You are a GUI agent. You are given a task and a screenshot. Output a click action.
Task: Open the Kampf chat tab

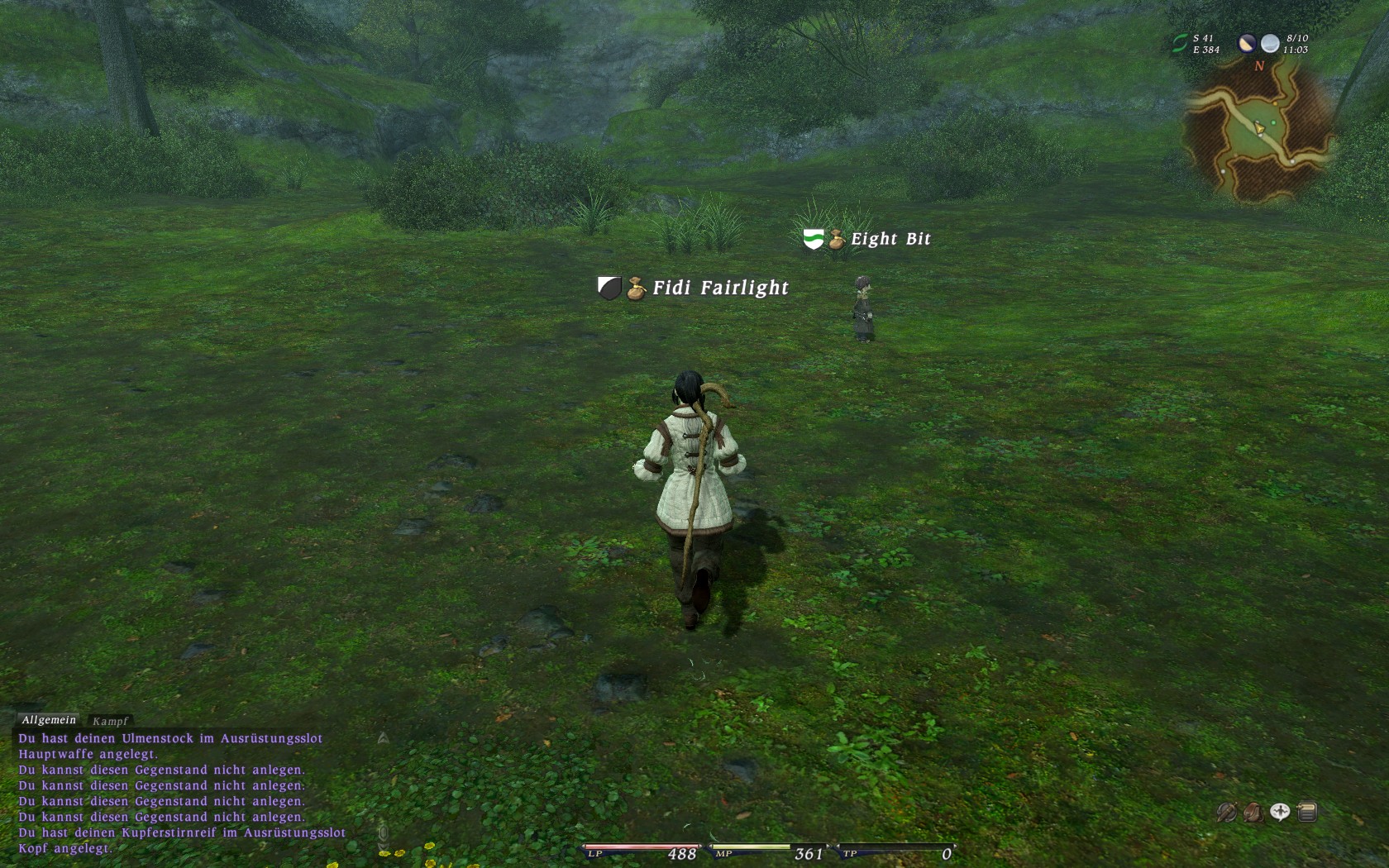point(110,721)
